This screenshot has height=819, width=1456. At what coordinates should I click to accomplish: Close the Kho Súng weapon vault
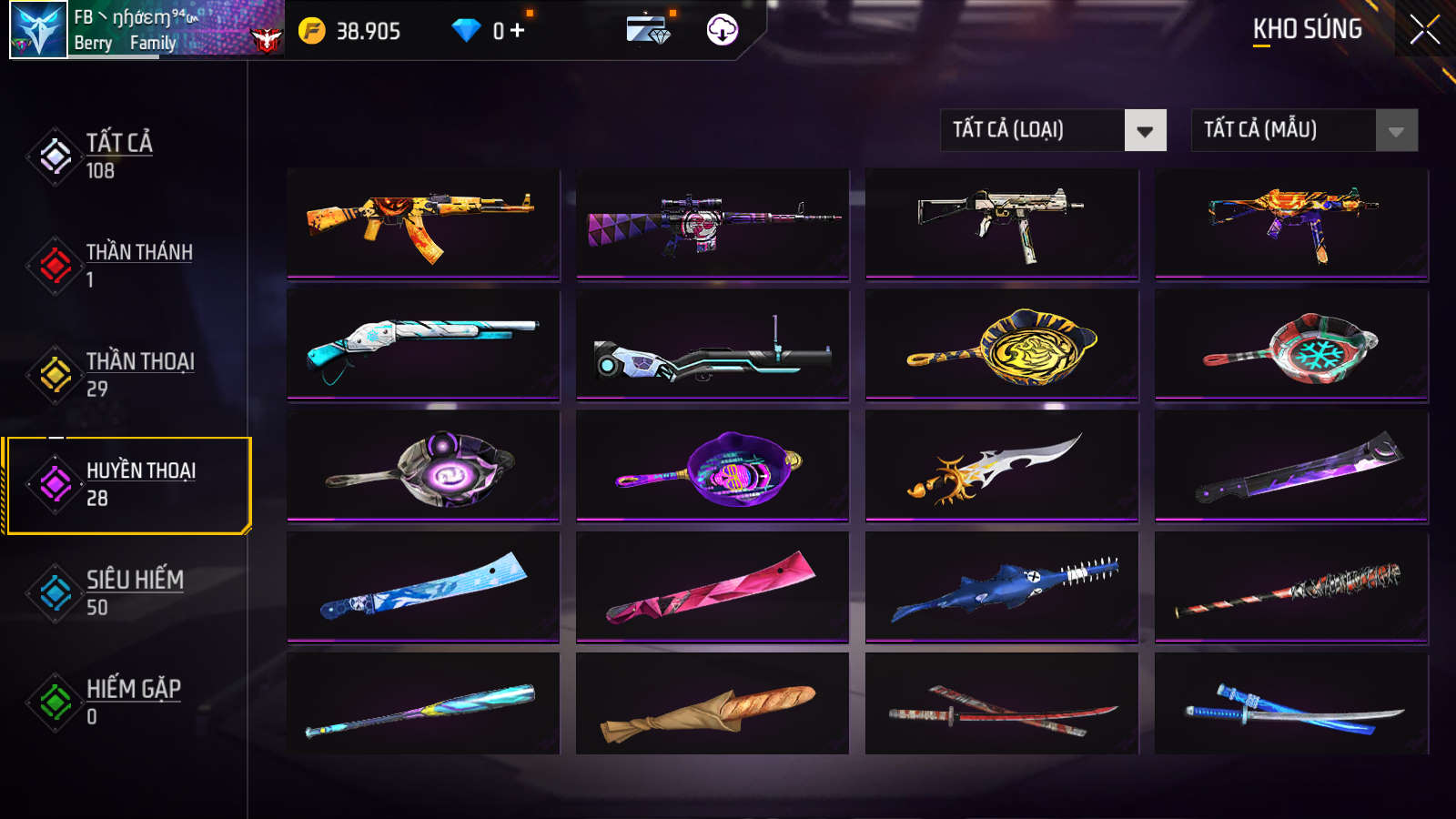point(1424,30)
